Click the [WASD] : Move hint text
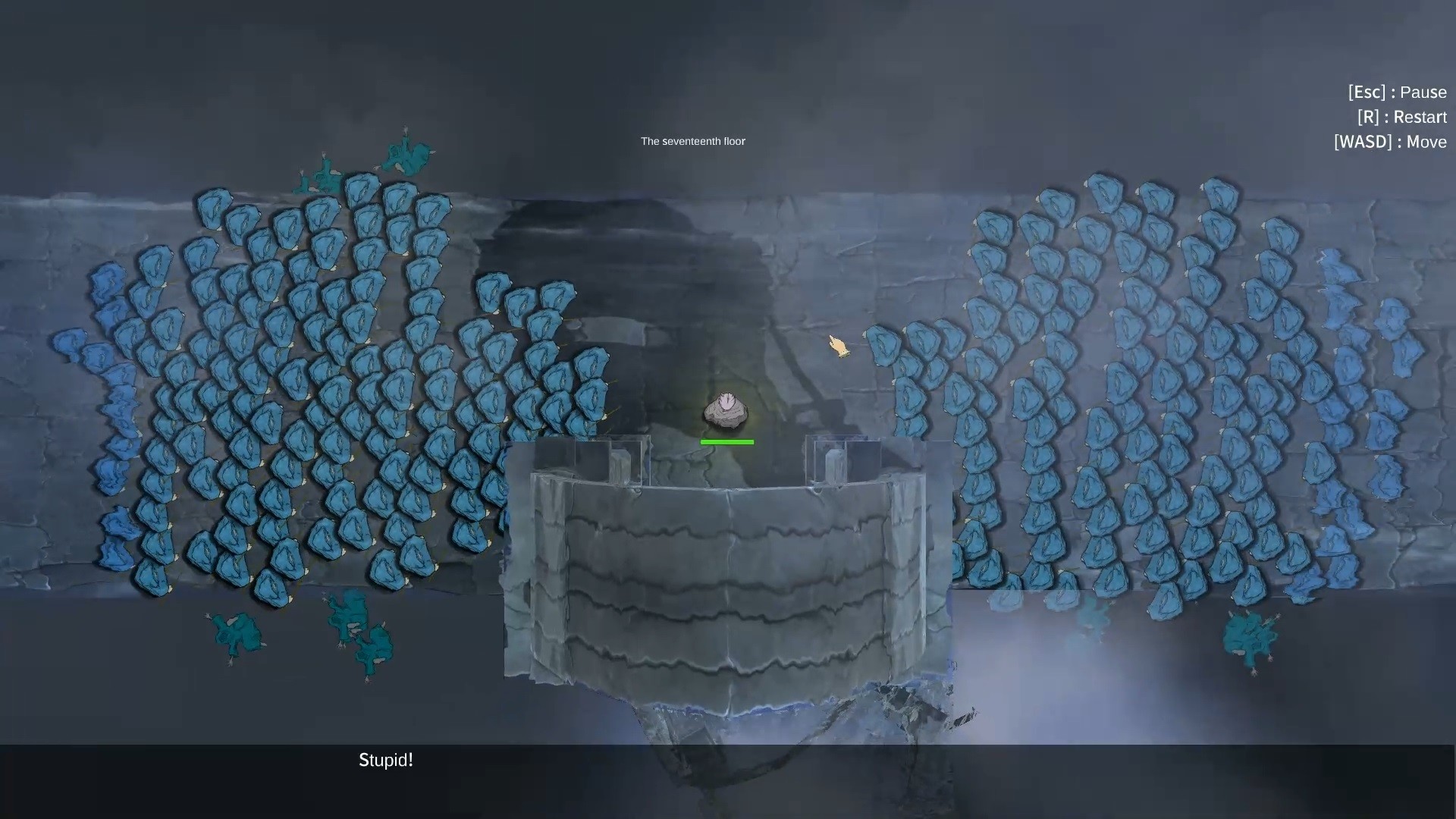Viewport: 1456px width, 819px height. pyautogui.click(x=1391, y=142)
